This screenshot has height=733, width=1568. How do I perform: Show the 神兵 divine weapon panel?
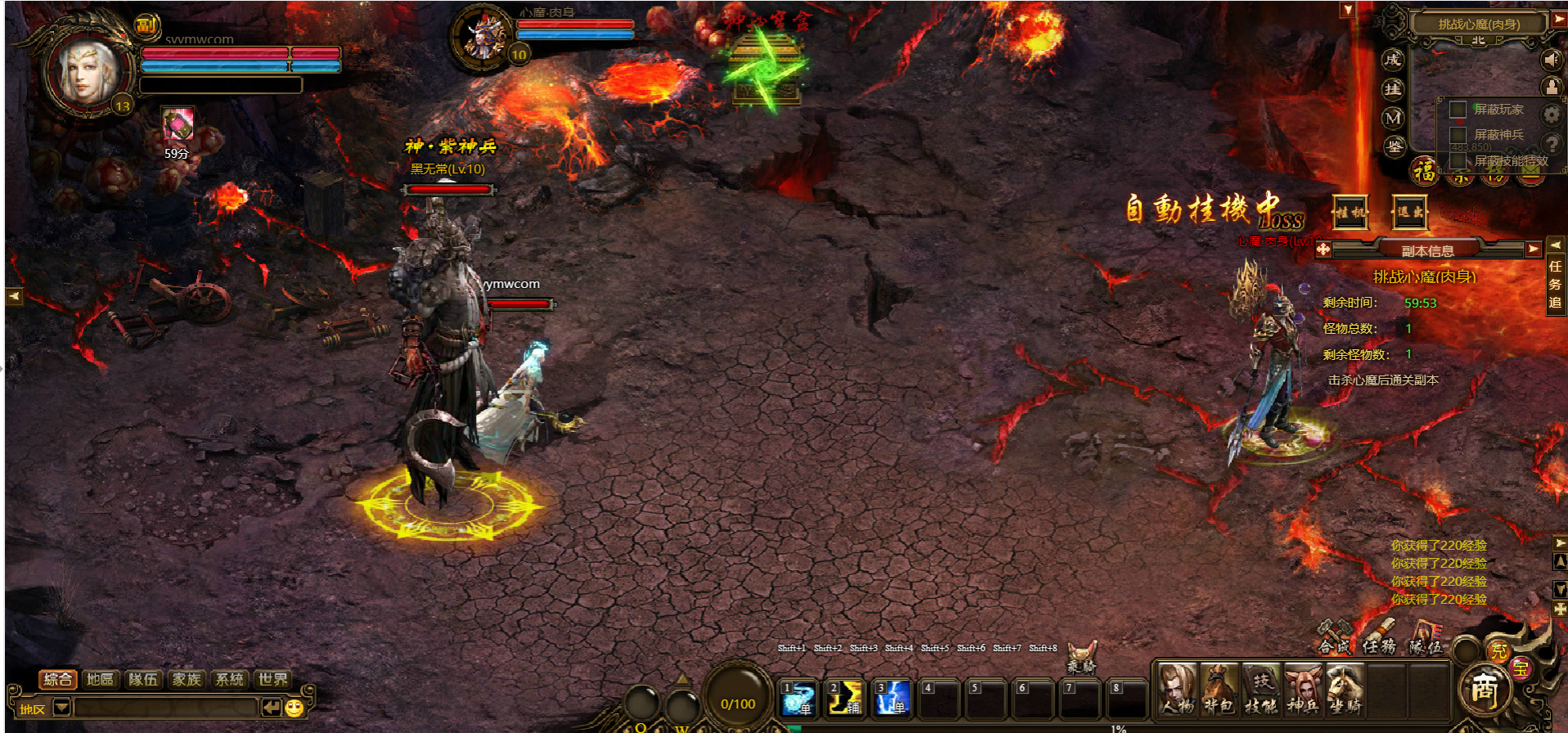click(x=1303, y=689)
